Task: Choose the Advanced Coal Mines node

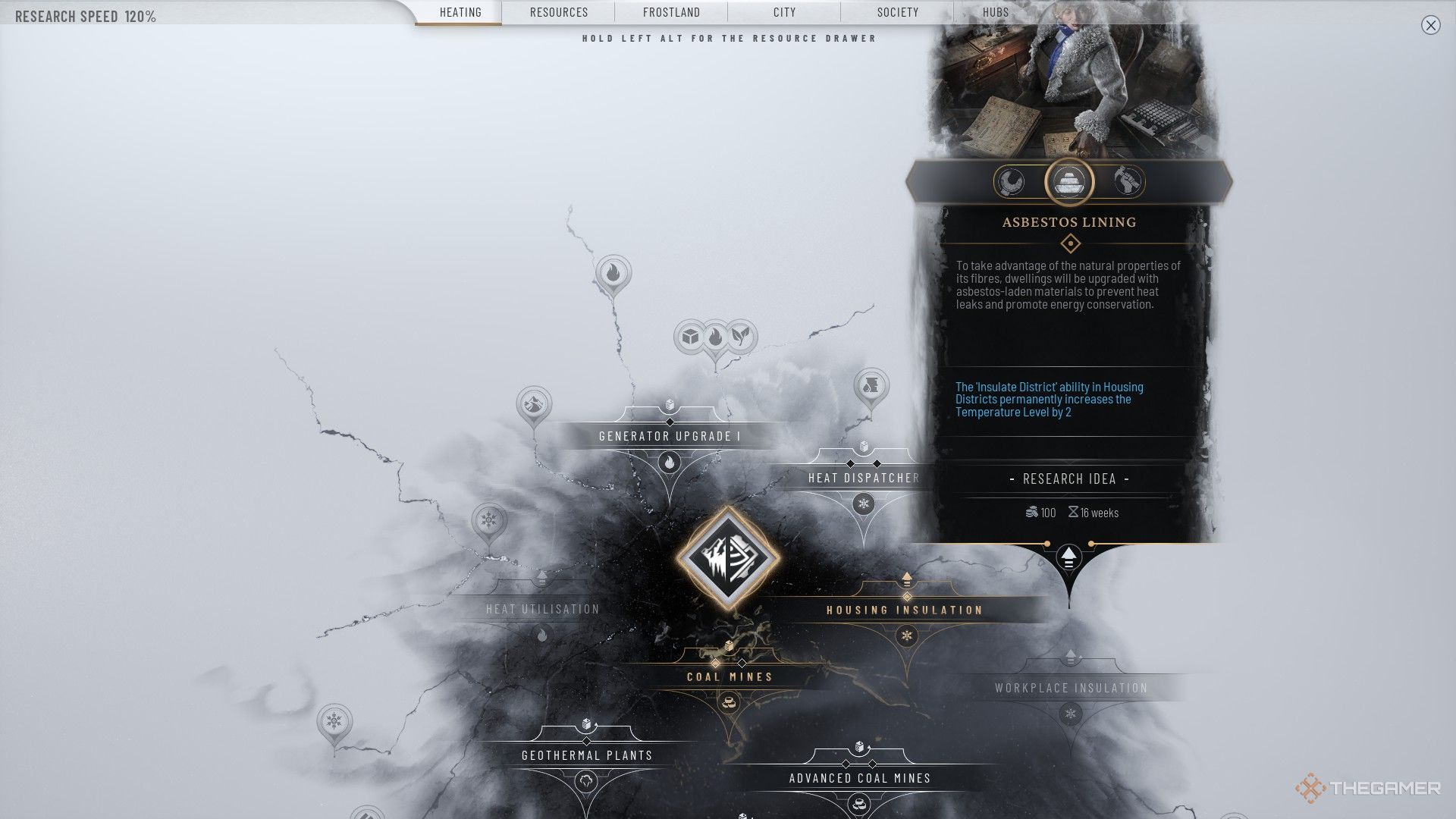Action: (859, 778)
